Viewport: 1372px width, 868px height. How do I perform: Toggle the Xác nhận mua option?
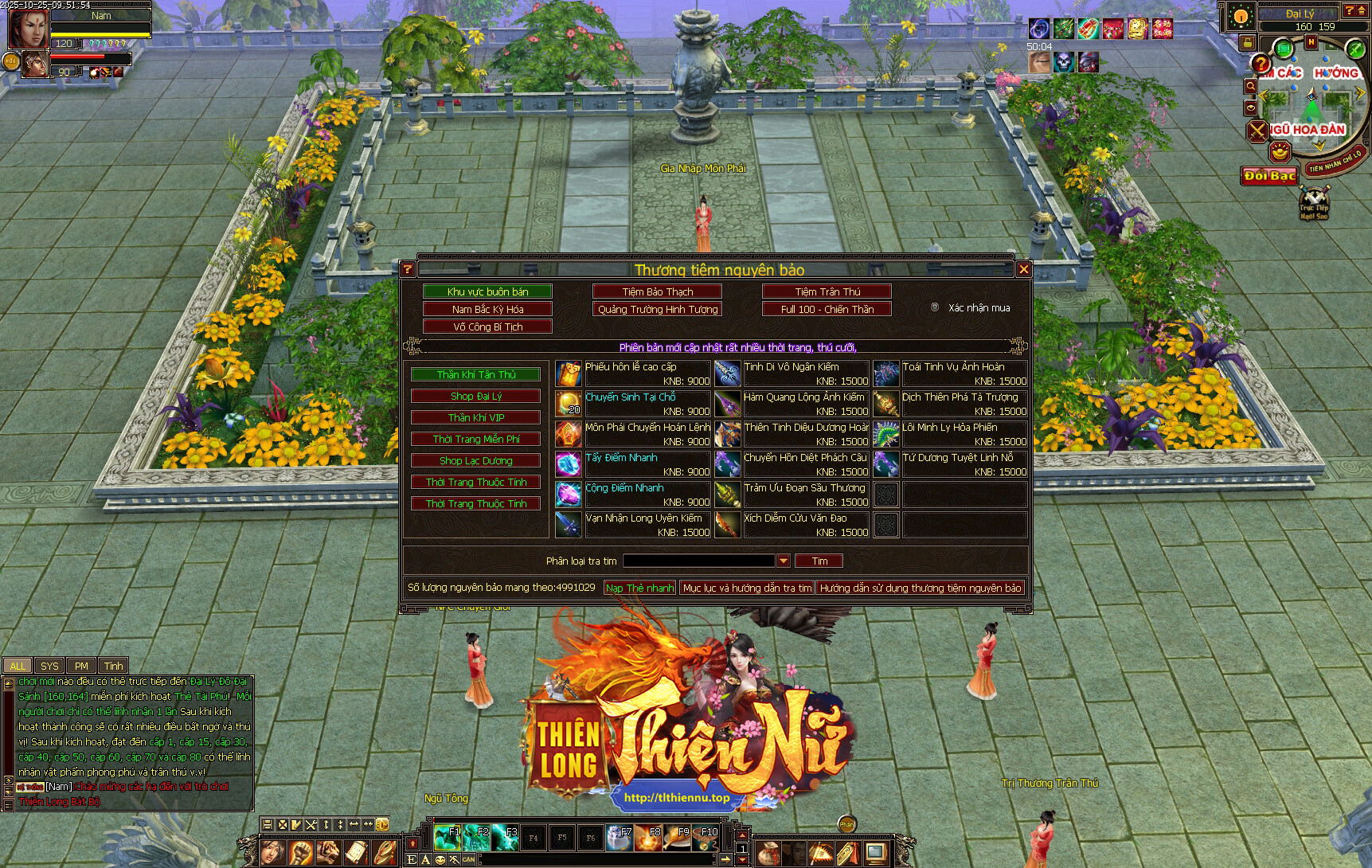935,307
